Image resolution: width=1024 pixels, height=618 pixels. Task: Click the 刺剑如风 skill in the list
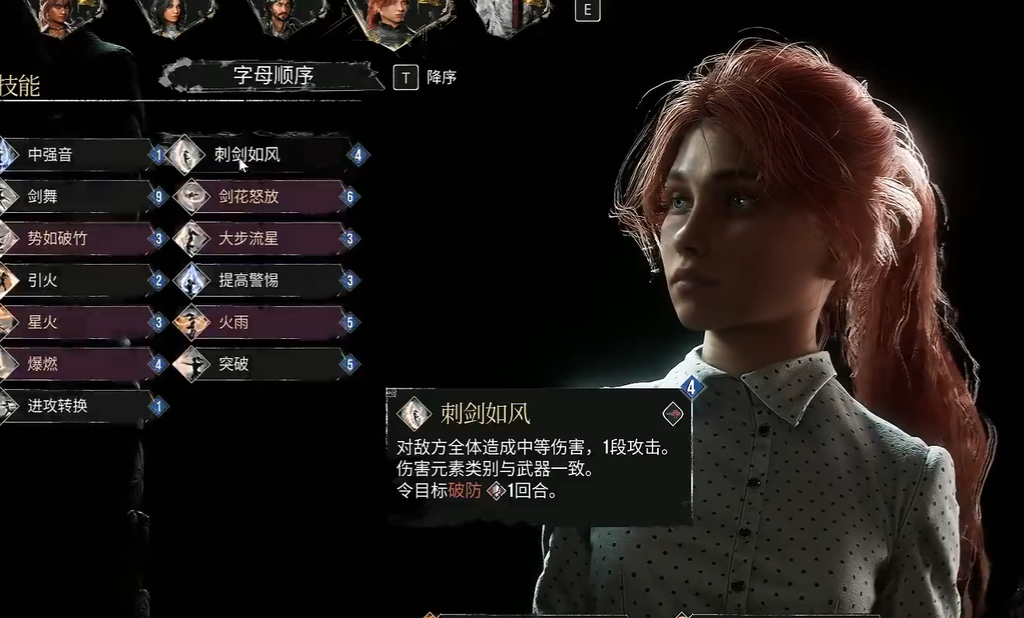265,155
